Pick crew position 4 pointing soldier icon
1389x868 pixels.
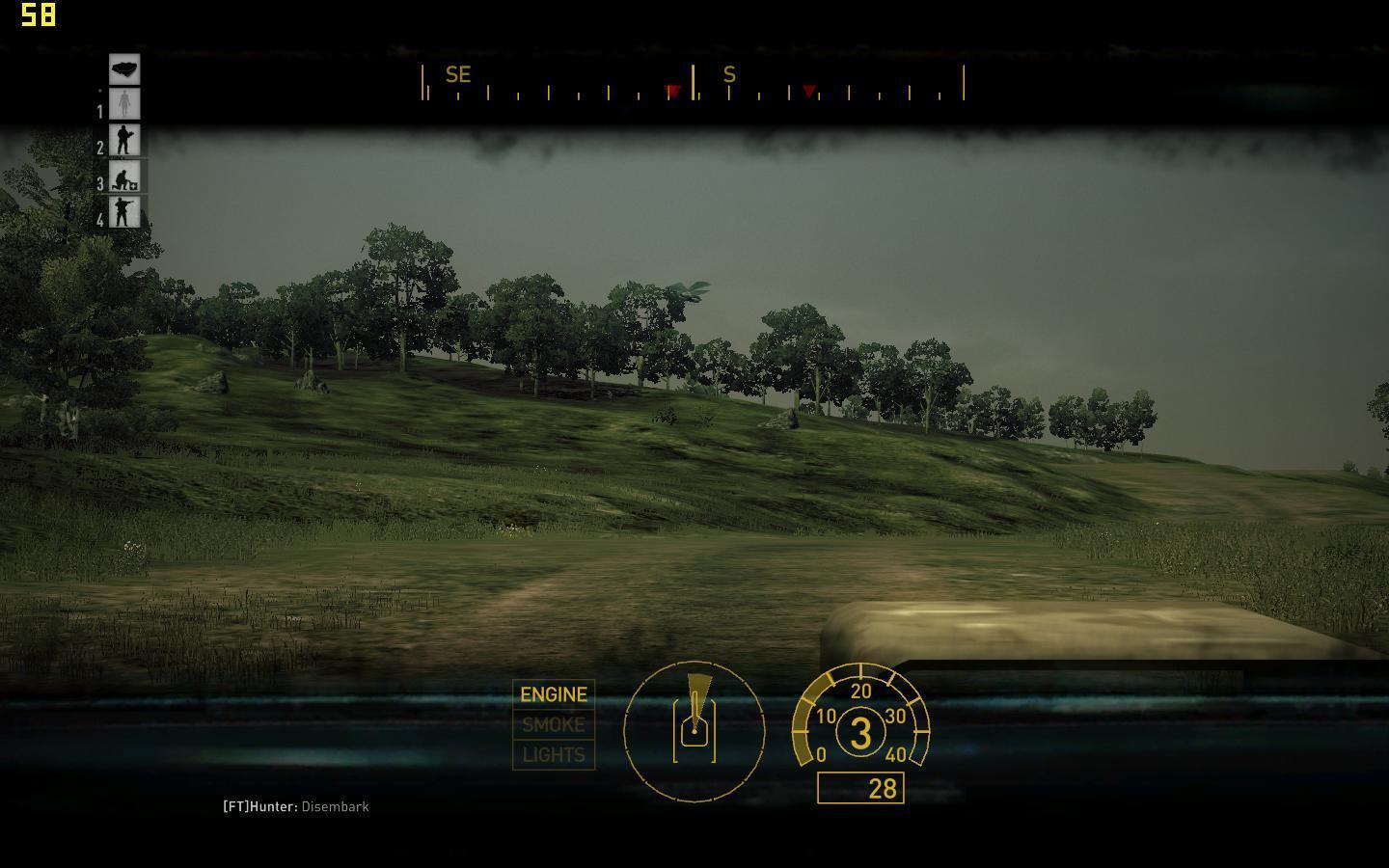pos(124,211)
